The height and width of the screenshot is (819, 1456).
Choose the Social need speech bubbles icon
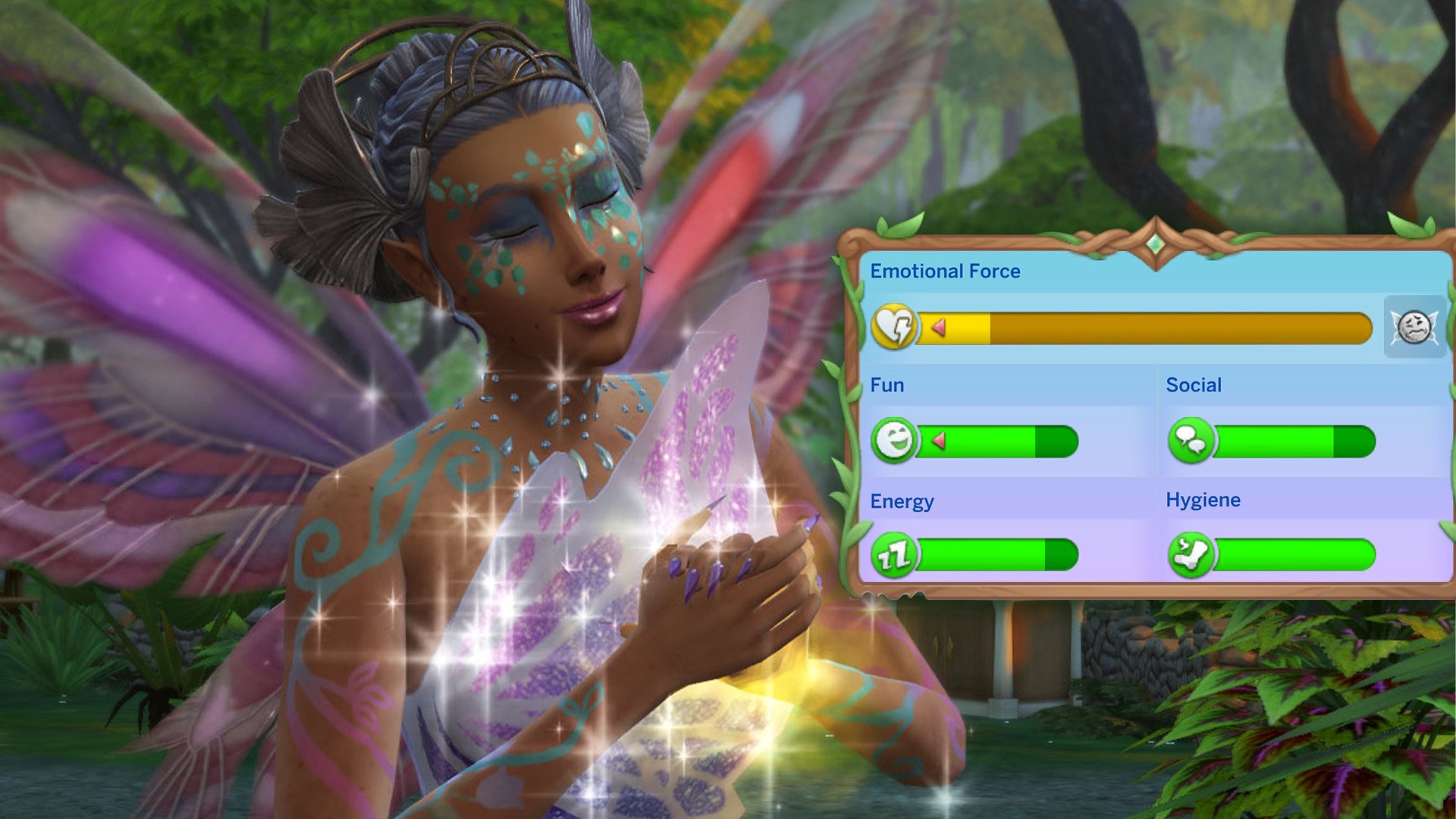(x=1191, y=441)
